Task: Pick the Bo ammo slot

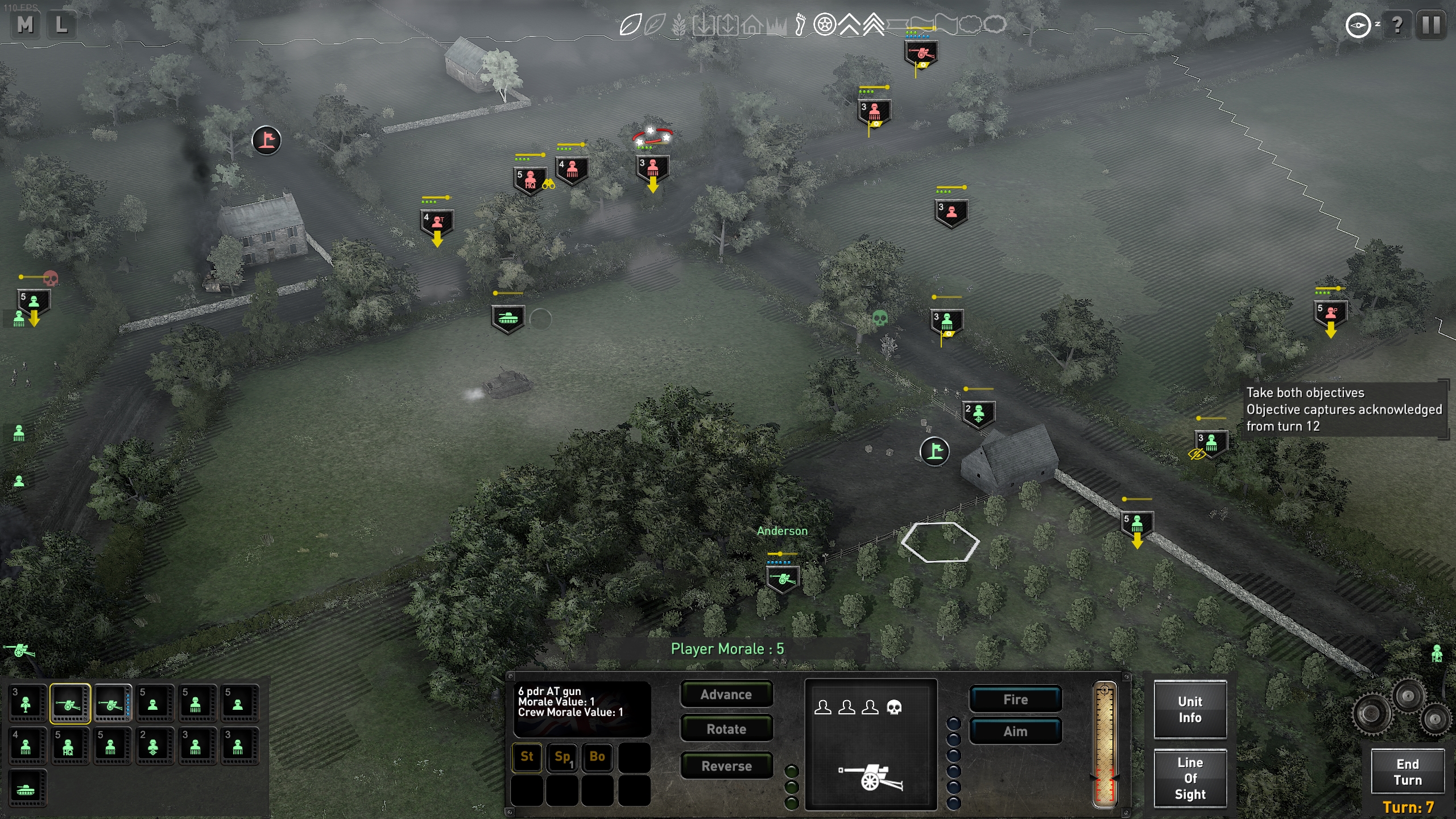Action: click(x=597, y=756)
